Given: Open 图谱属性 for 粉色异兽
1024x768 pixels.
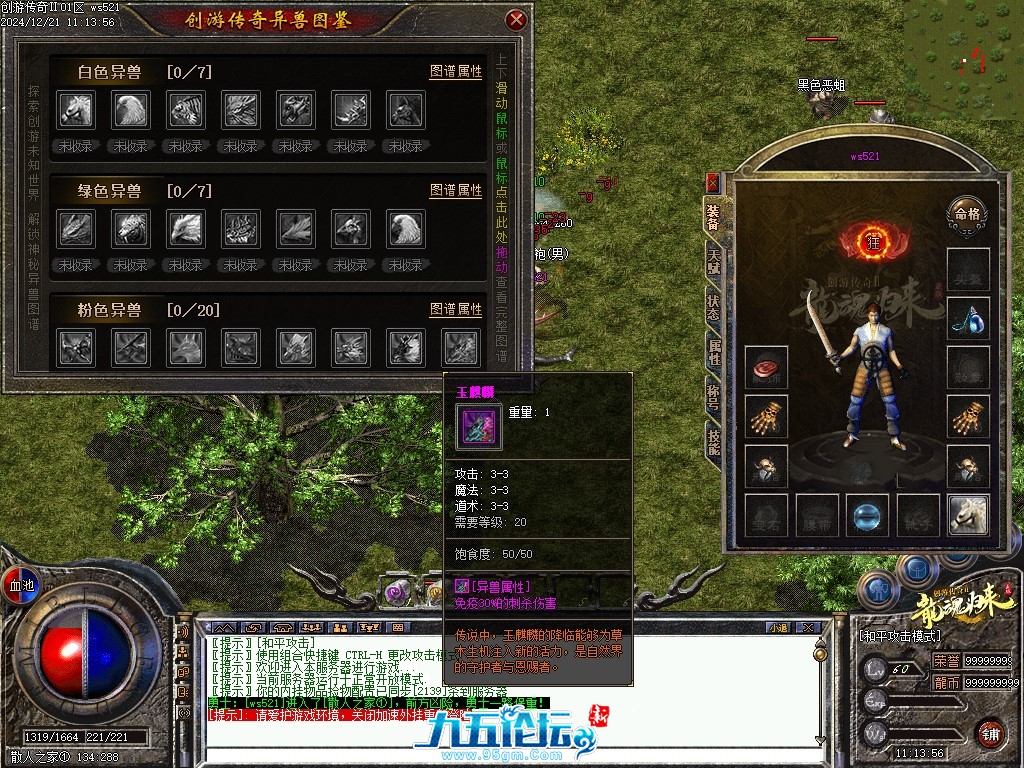Looking at the screenshot, I should click(x=456, y=309).
